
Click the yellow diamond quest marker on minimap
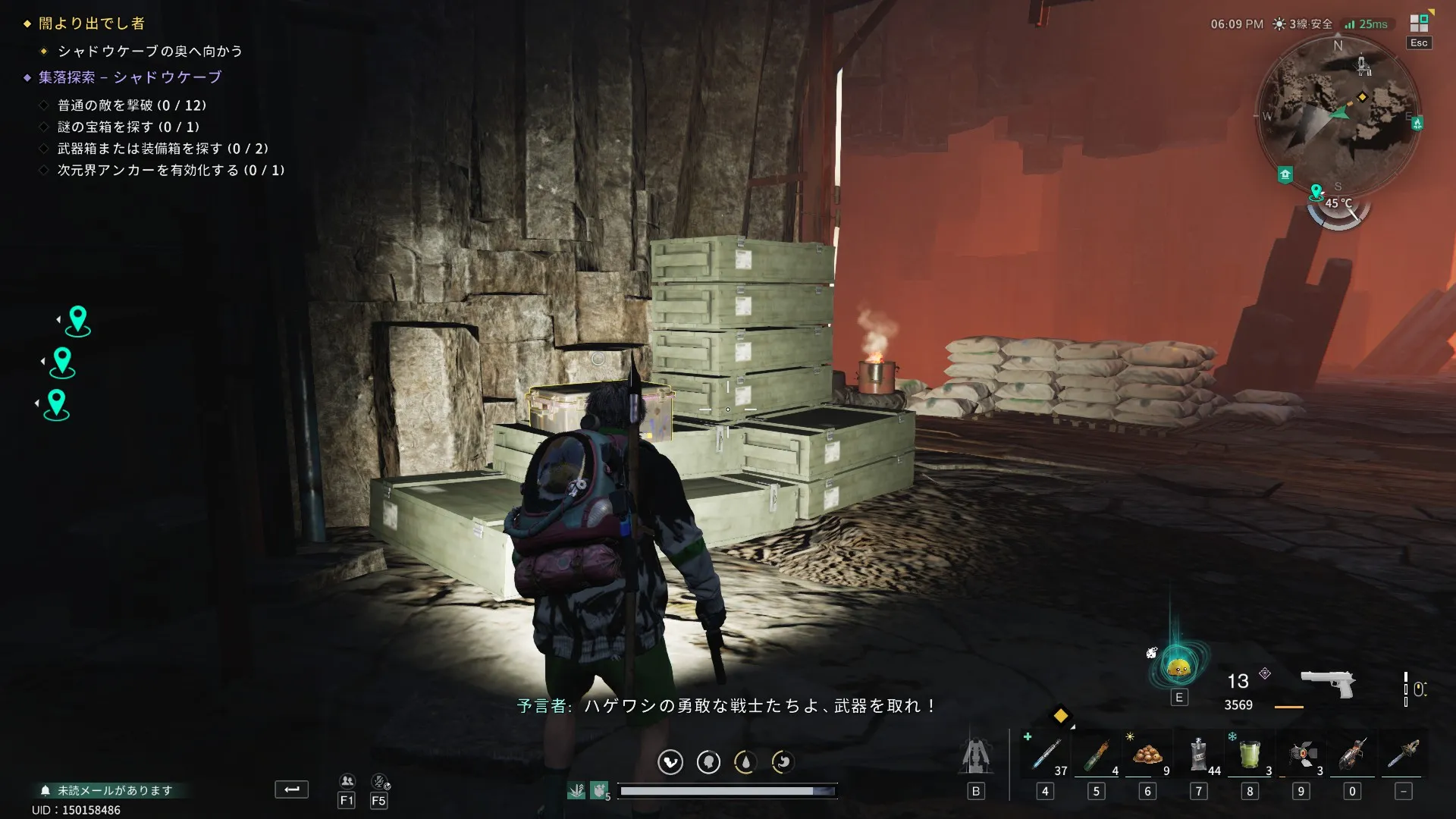pos(1362,97)
